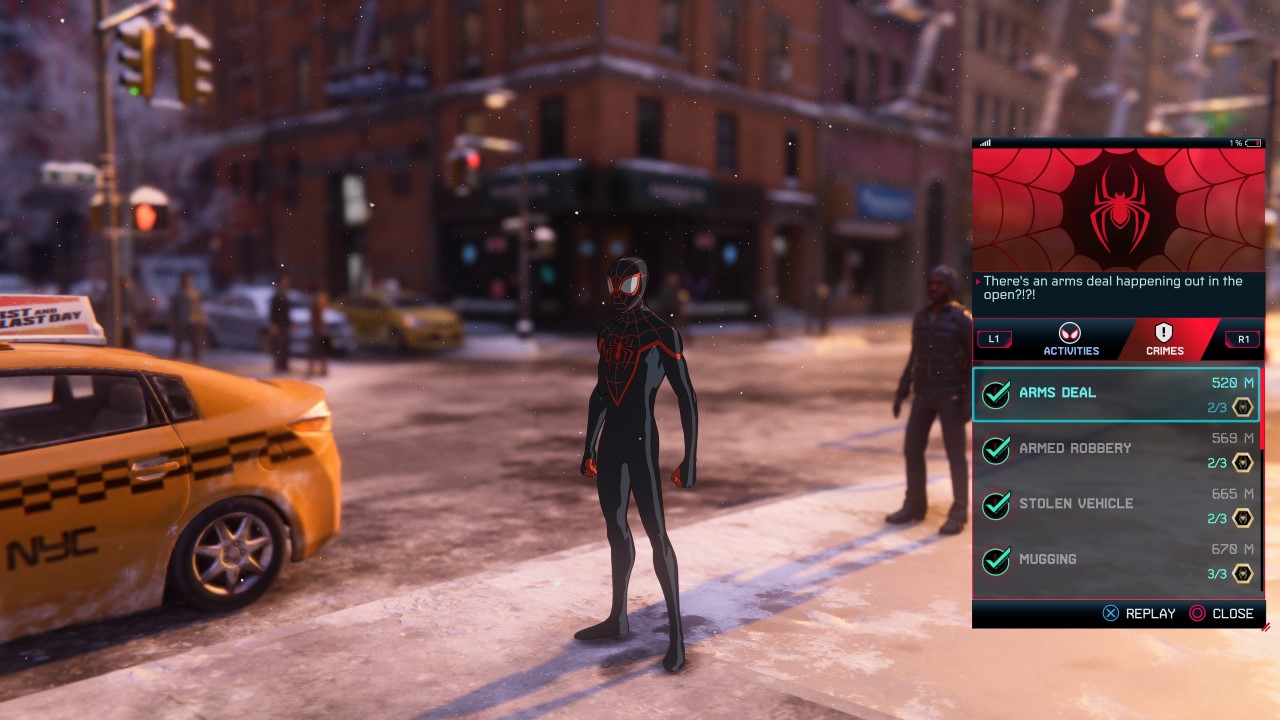Screen dimensions: 1280x720
Task: Click the token icon beside Armed Robbery
Action: coord(1240,463)
